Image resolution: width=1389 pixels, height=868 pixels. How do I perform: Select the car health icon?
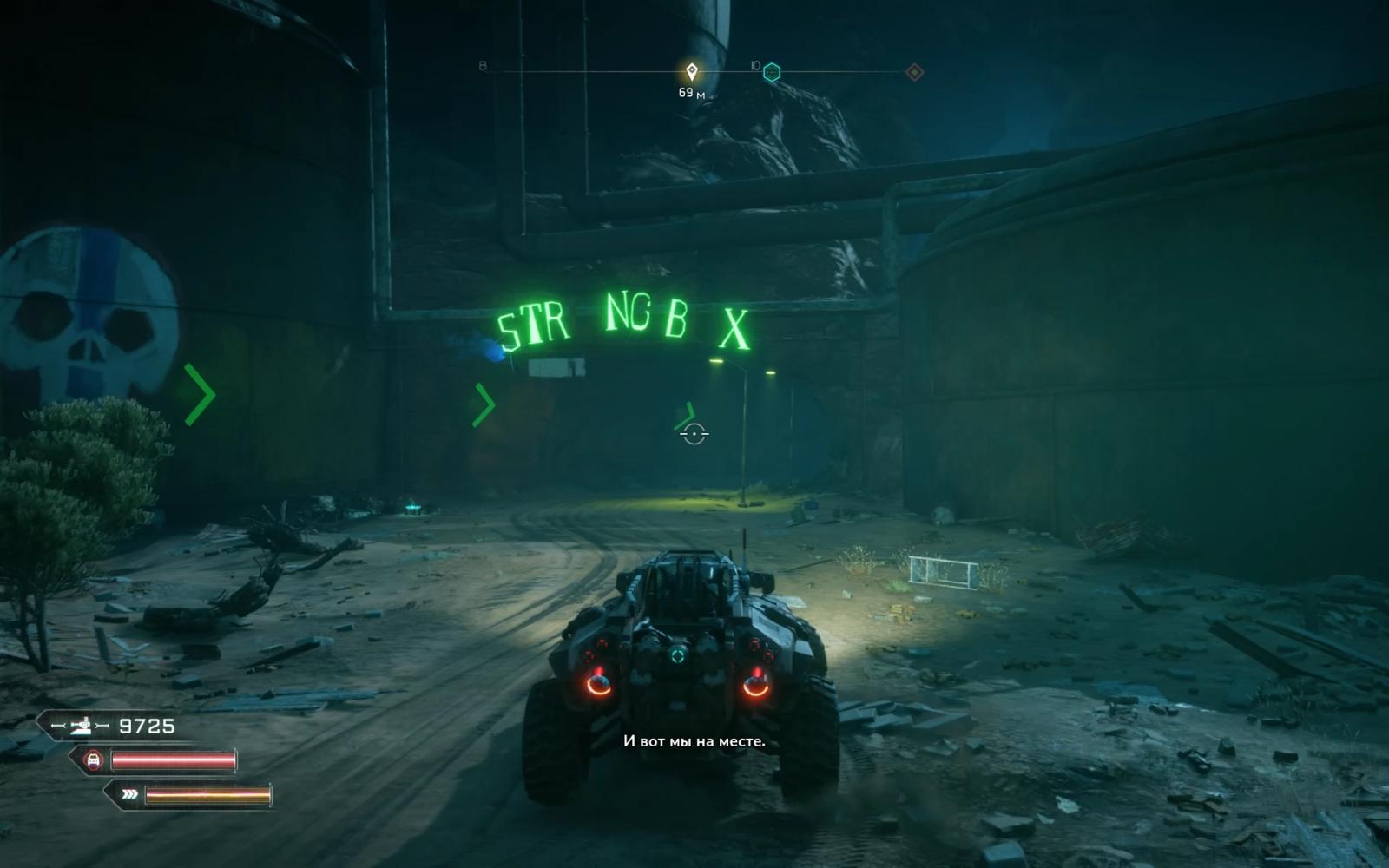click(x=93, y=760)
